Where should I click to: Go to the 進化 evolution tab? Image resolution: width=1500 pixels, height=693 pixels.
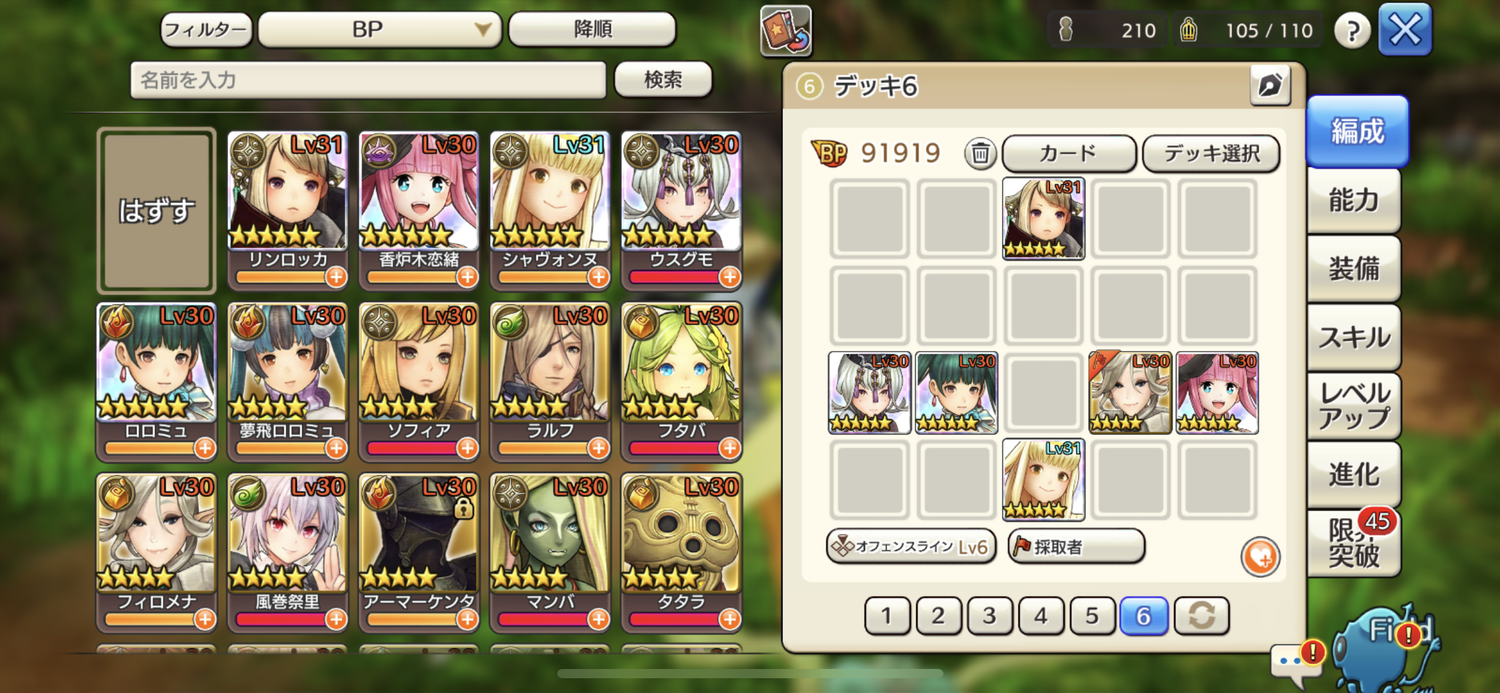click(1354, 474)
